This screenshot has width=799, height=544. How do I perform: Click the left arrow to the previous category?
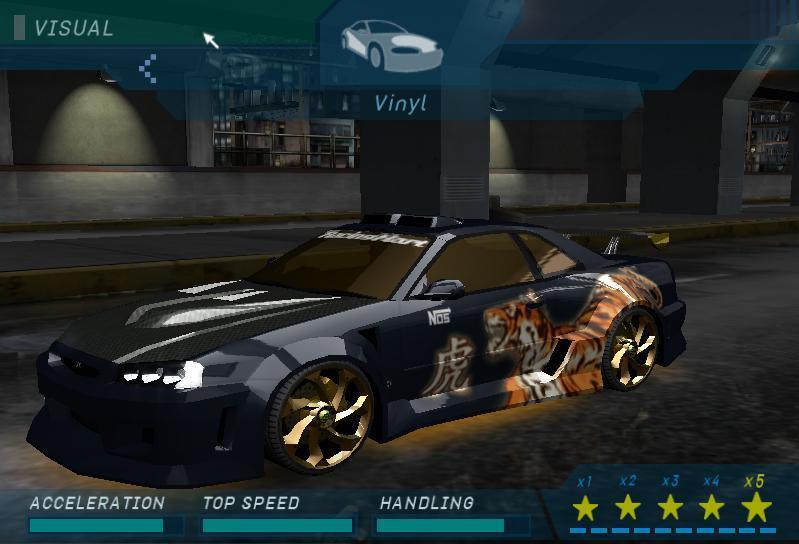pyautogui.click(x=148, y=68)
